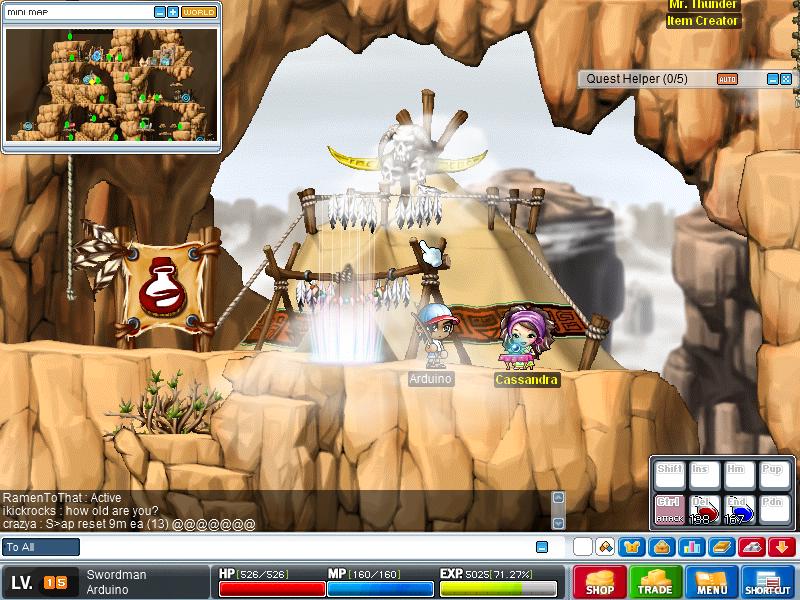Click the minimap's minus button
800x600 pixels.
click(160, 12)
